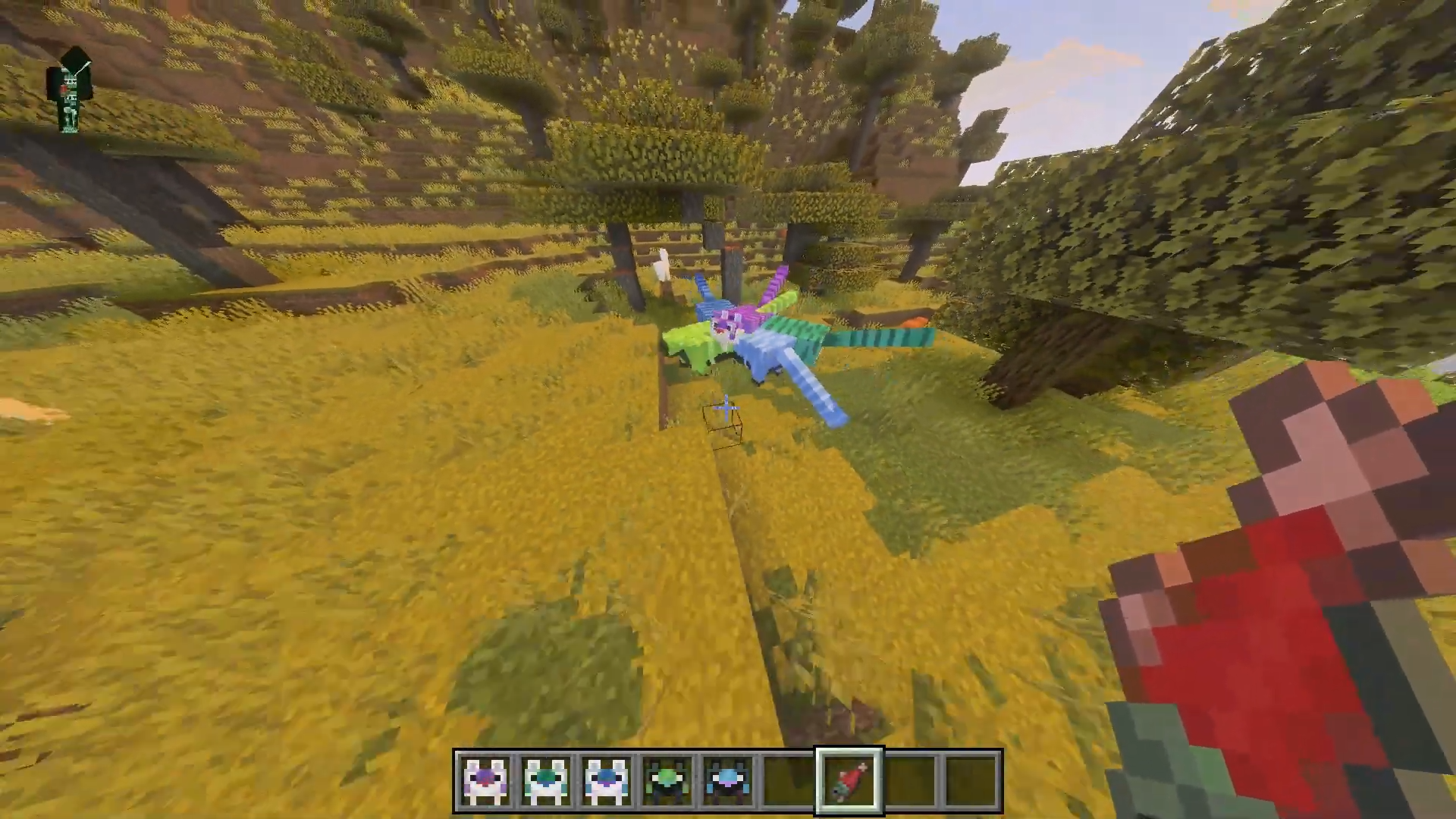This screenshot has height=819, width=1456.
Task: Select the white creature item with teal-green orb
Action: pos(546,780)
